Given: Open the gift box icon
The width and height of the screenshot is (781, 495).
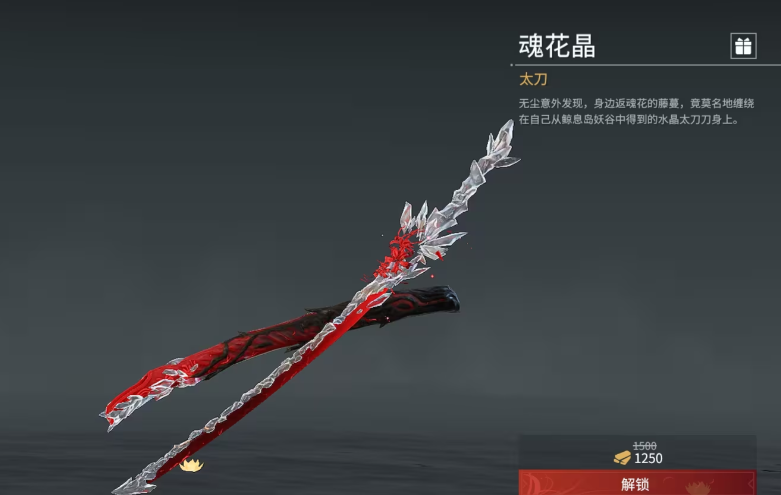Looking at the screenshot, I should [743, 46].
